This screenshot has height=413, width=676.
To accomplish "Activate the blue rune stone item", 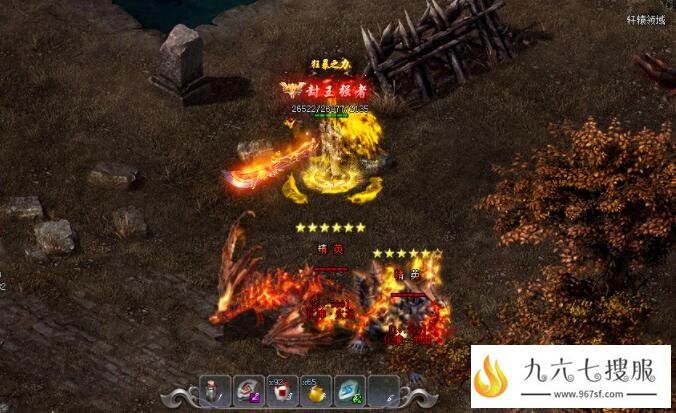I will point(349,392).
